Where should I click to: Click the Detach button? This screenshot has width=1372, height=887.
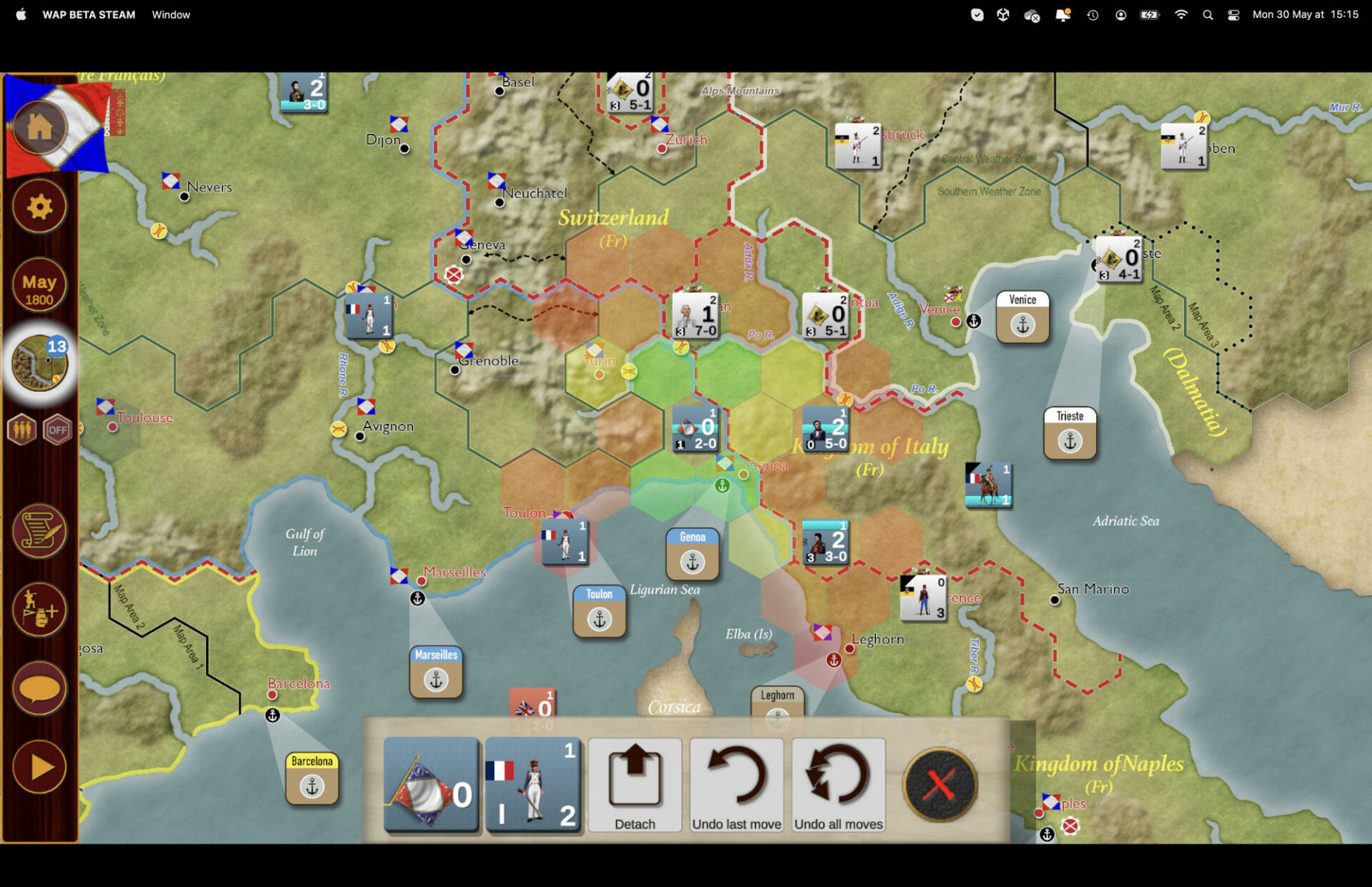coord(635,785)
